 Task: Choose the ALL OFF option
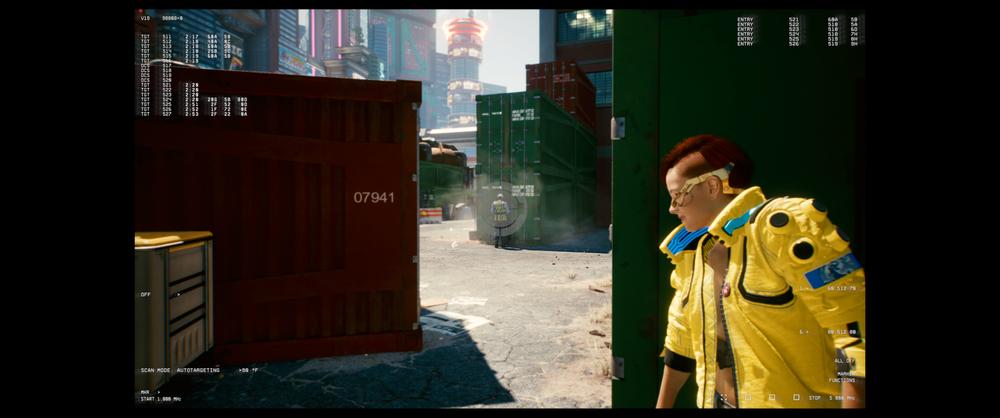[844, 360]
